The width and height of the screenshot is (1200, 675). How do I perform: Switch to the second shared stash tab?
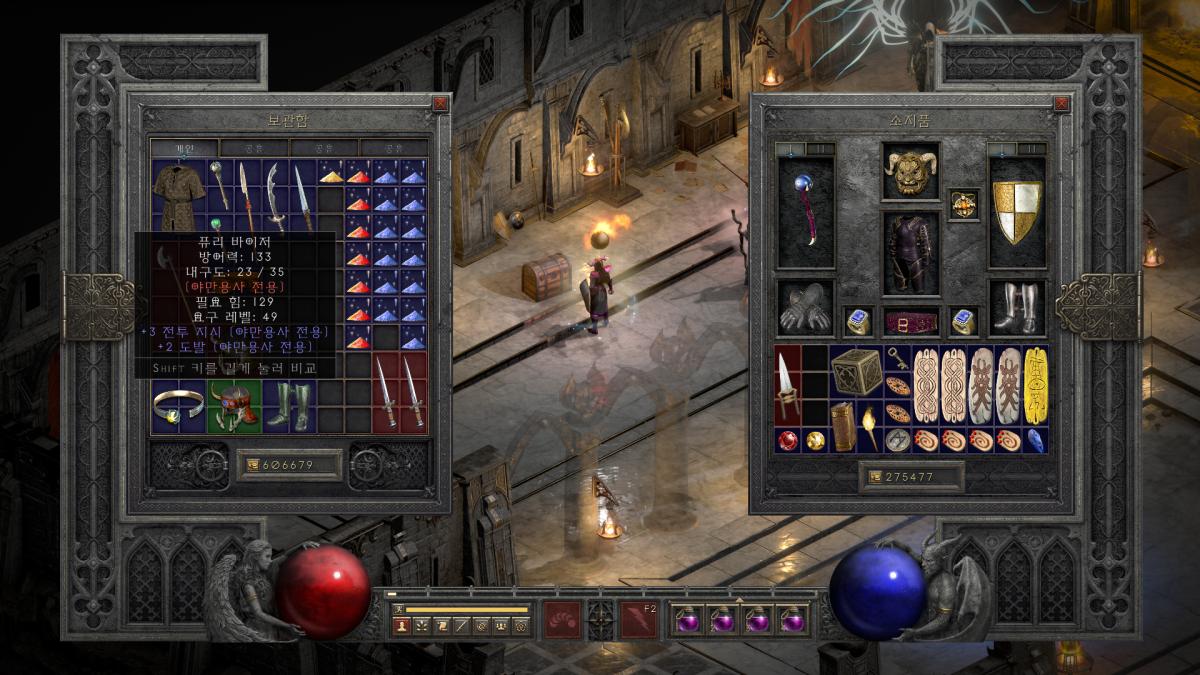tap(325, 148)
